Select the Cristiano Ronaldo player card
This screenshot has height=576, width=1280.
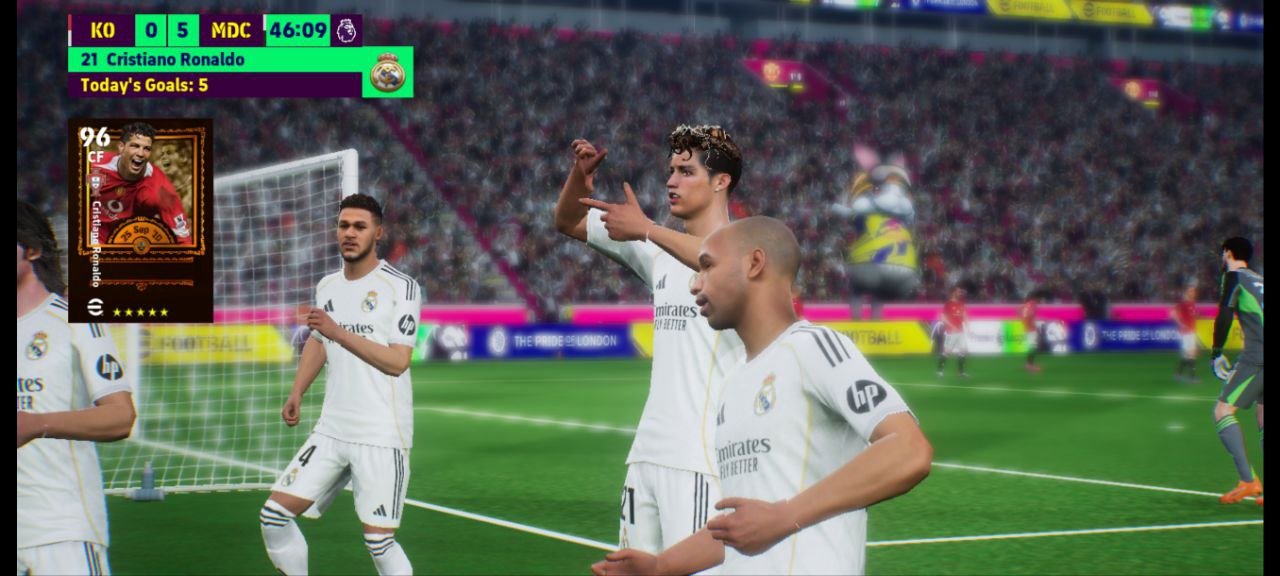coord(140,220)
